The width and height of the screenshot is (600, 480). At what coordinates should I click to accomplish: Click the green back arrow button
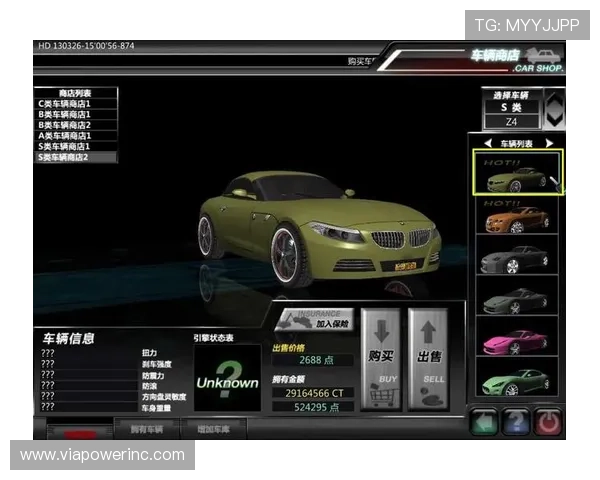485,422
